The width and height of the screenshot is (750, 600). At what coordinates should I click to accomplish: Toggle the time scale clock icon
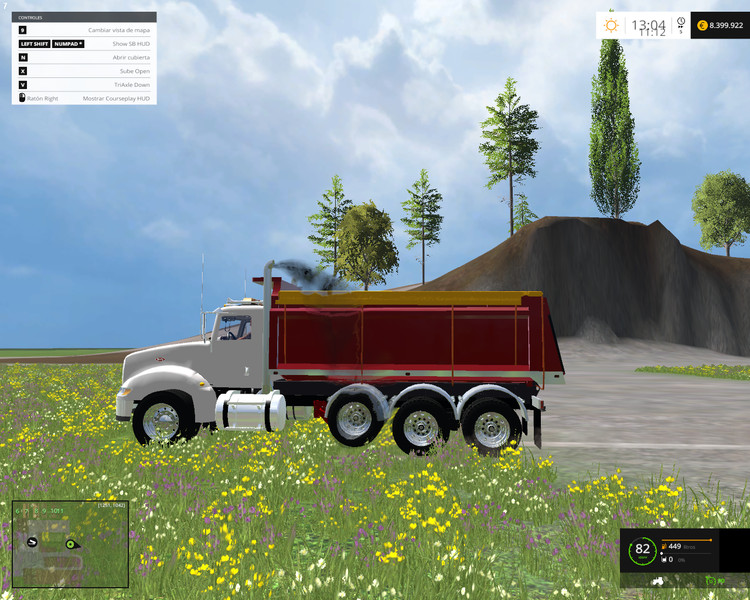coord(680,22)
